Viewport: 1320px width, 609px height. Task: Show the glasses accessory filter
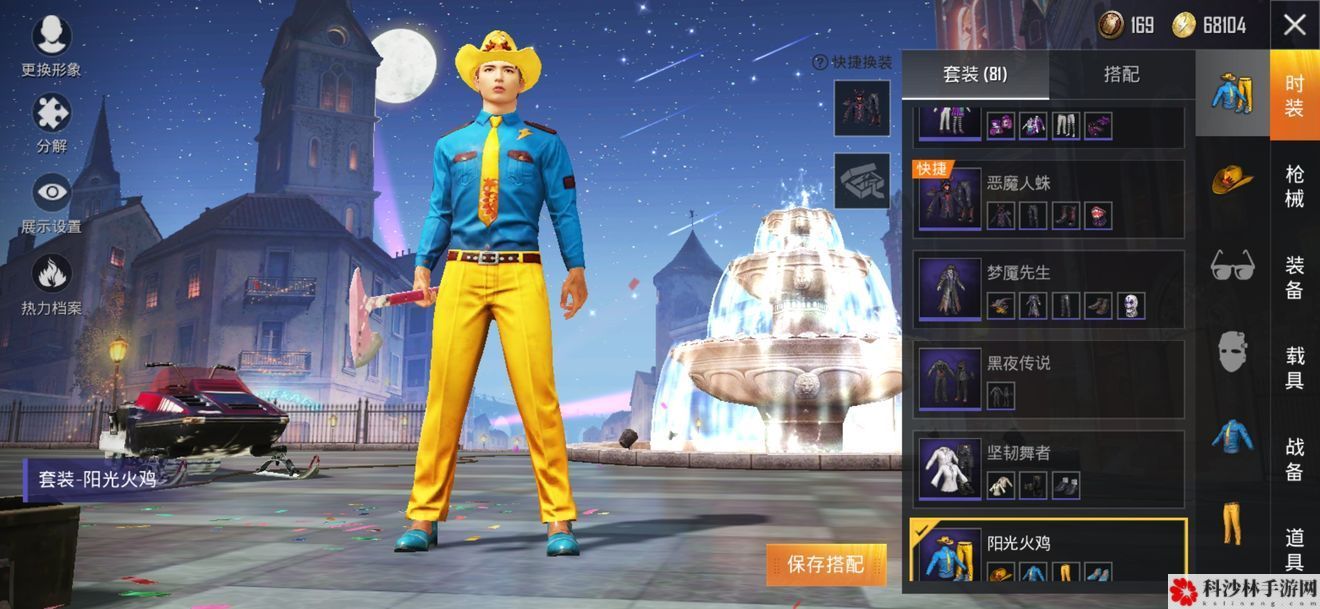(x=1232, y=266)
